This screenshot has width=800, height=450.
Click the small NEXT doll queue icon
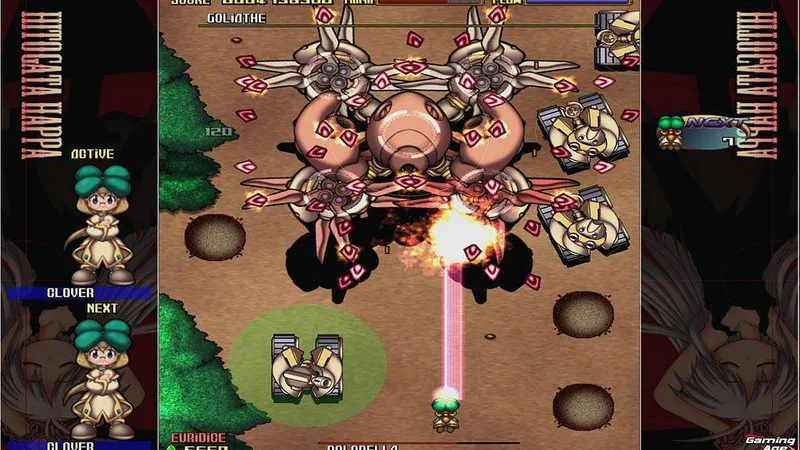click(702, 133)
